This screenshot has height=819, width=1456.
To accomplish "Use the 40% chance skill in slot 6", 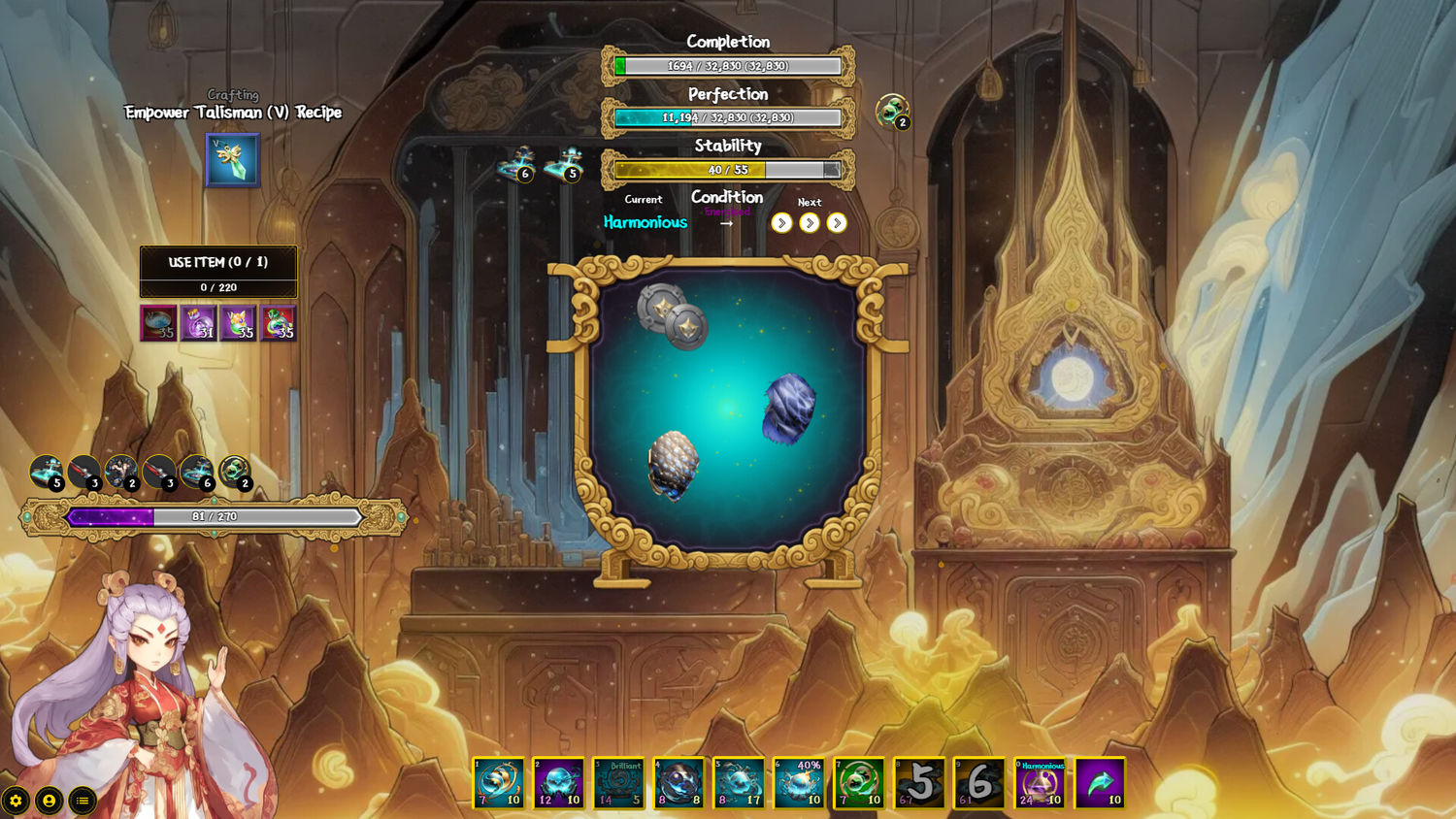I will tap(800, 783).
